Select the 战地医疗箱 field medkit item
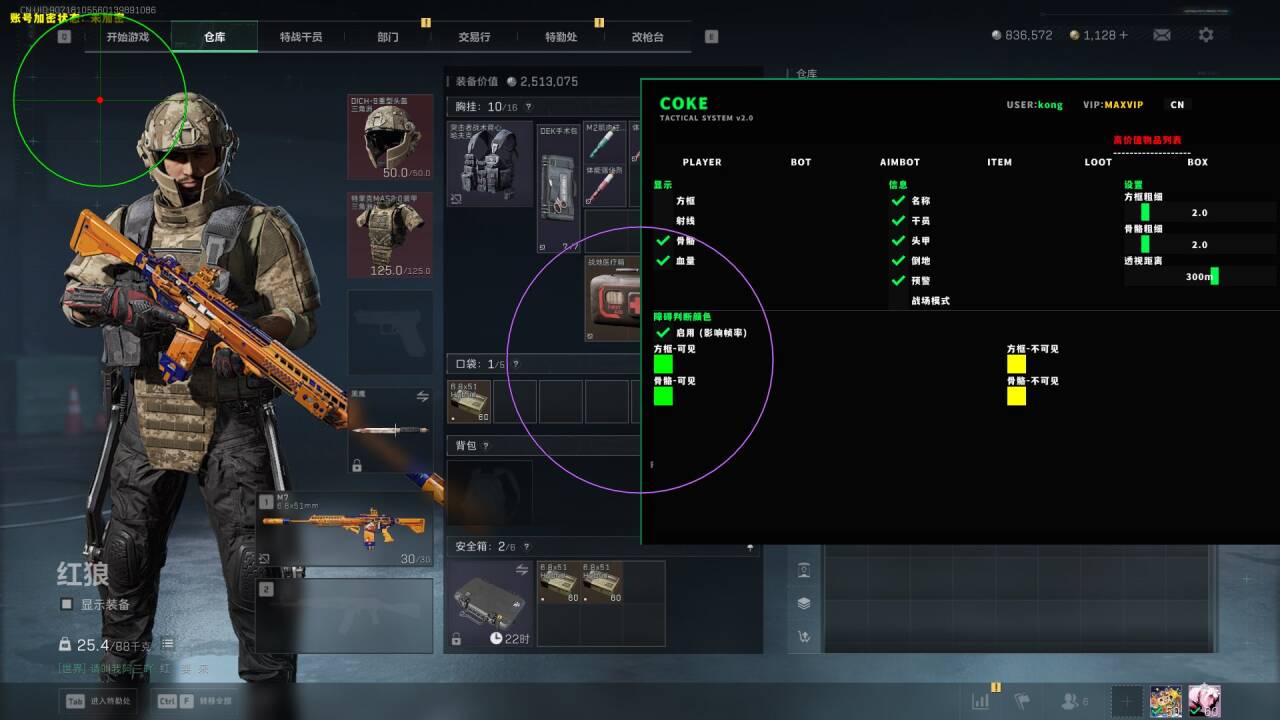This screenshot has height=720, width=1280. 612,298
